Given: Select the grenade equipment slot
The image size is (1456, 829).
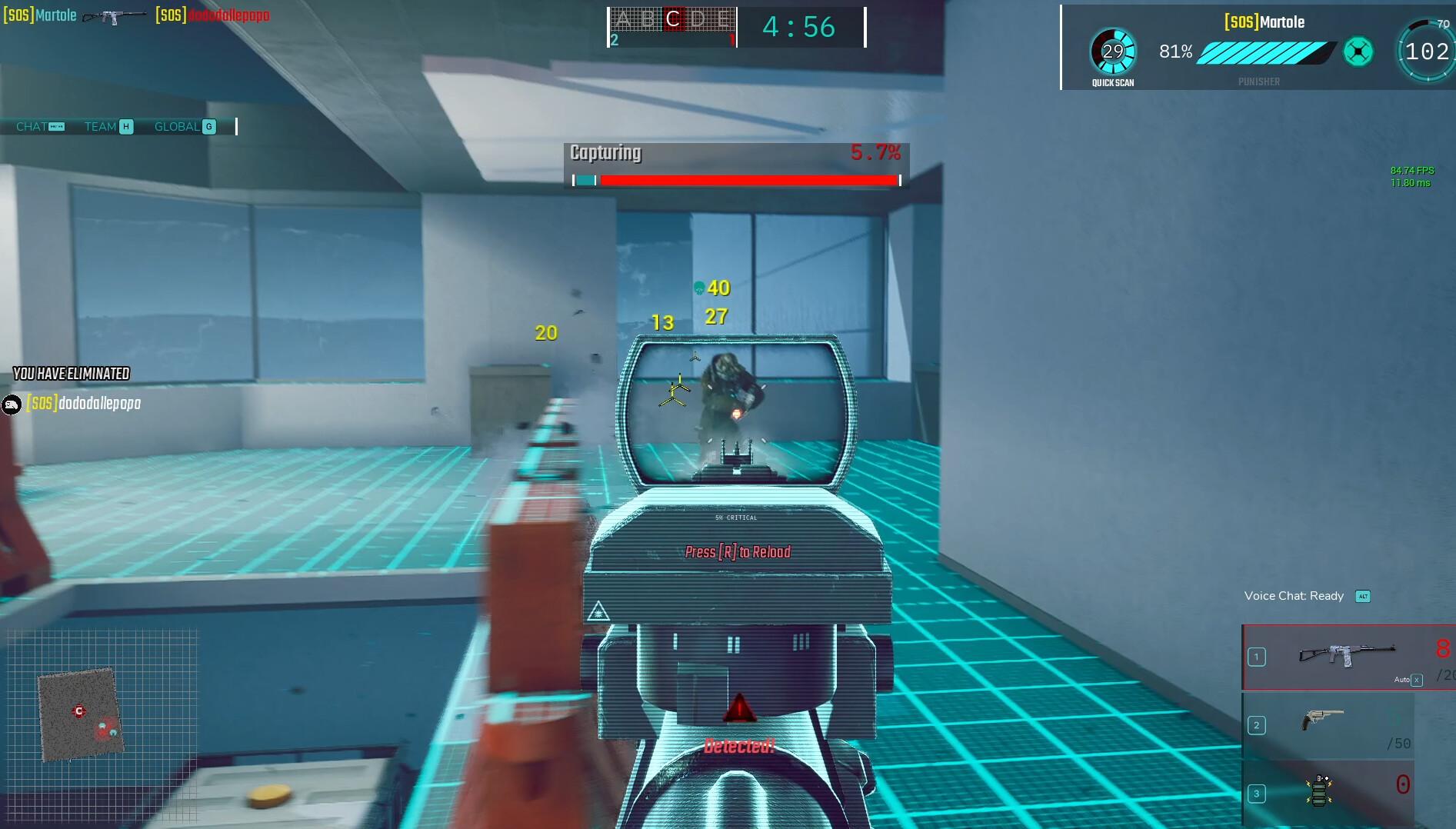Looking at the screenshot, I should (1320, 791).
